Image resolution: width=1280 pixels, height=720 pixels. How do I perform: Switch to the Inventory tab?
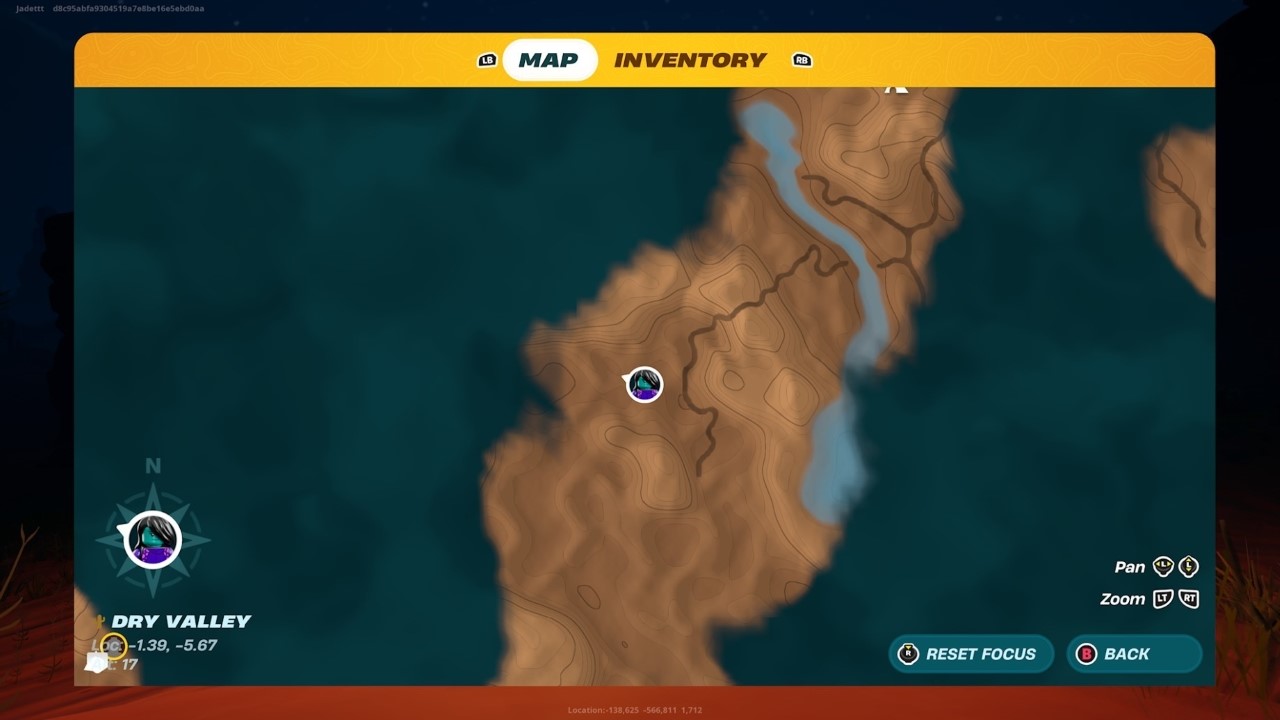tap(691, 60)
